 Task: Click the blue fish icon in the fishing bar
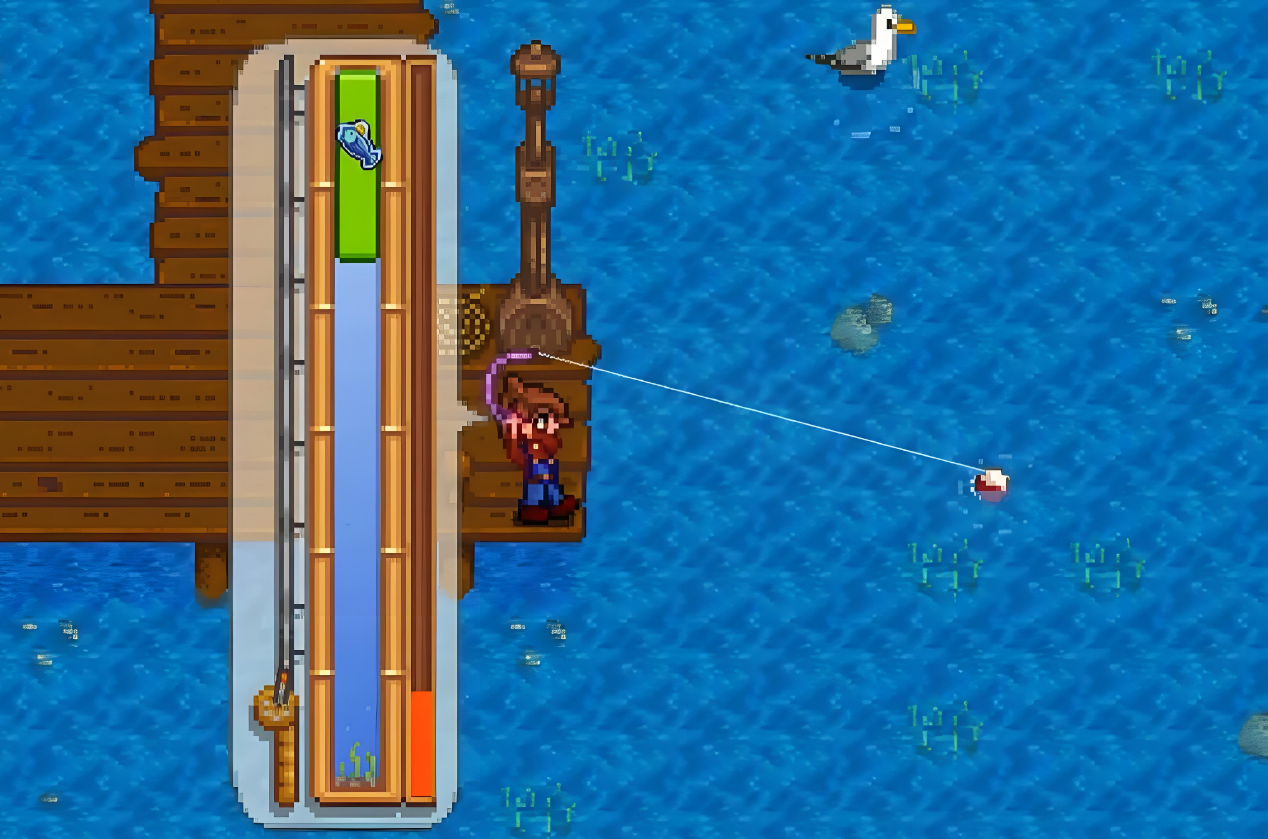click(359, 145)
